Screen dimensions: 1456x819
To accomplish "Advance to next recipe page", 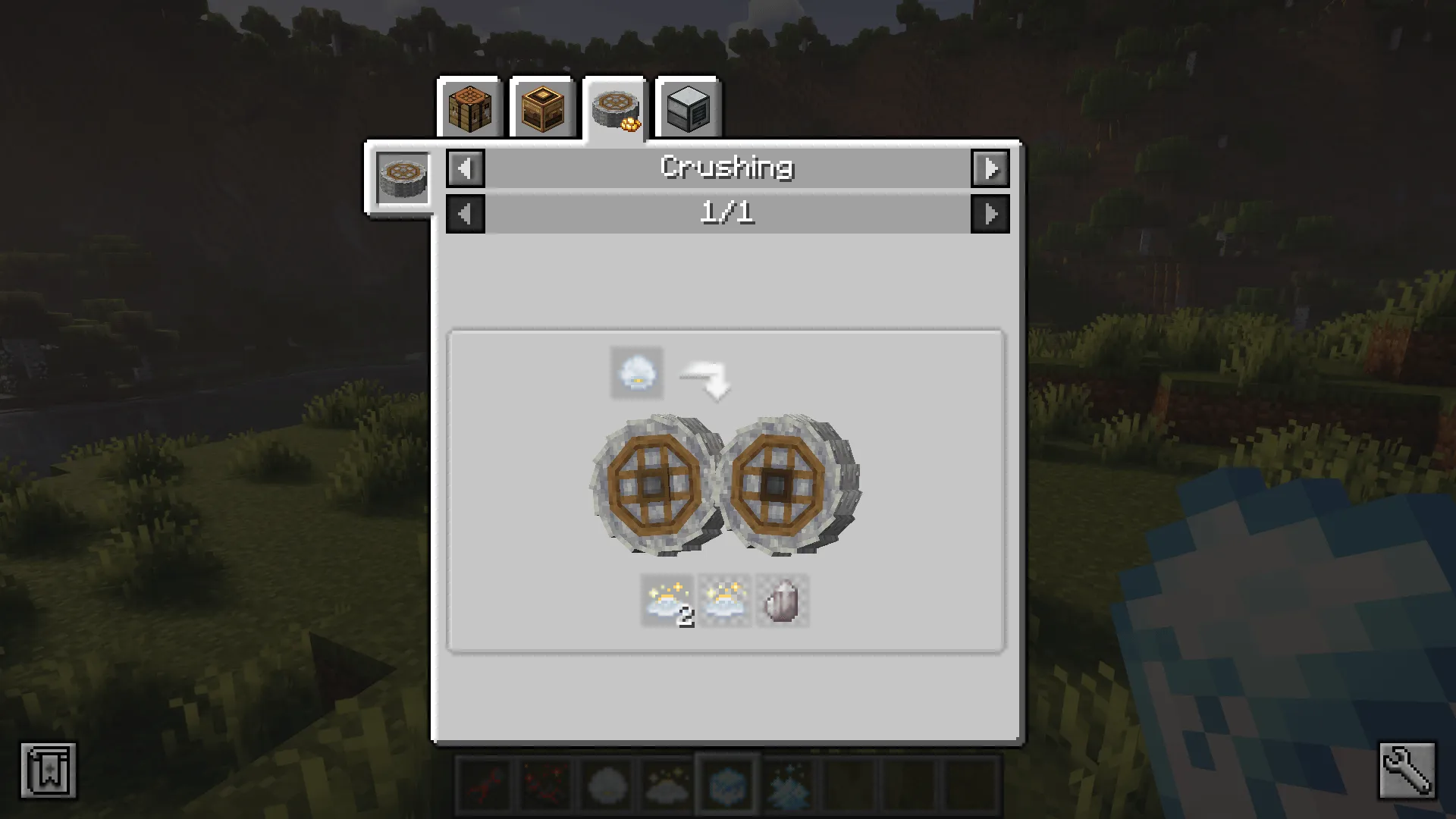I will [x=991, y=213].
